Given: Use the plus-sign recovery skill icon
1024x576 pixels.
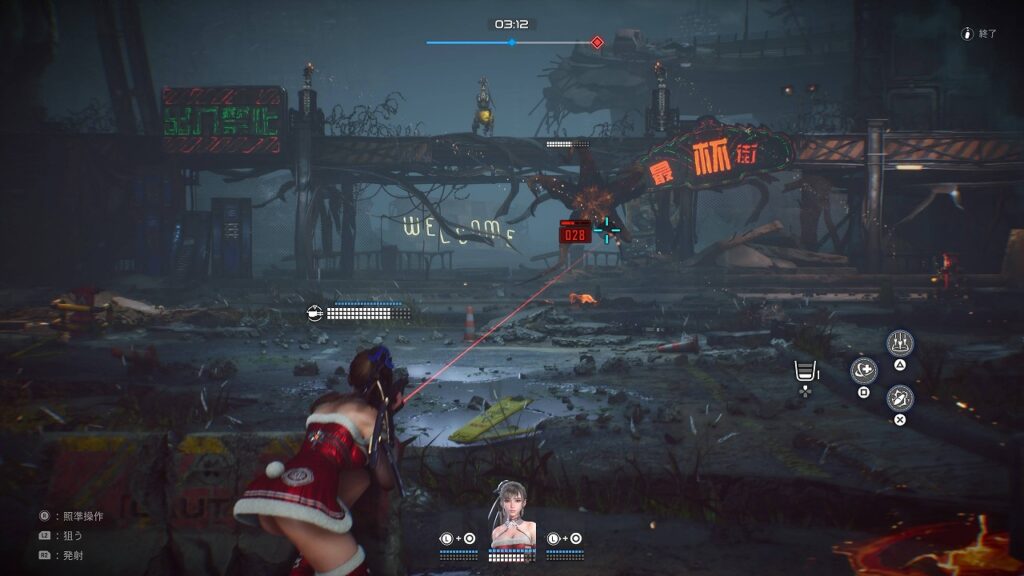Looking at the screenshot, I should click(864, 371).
